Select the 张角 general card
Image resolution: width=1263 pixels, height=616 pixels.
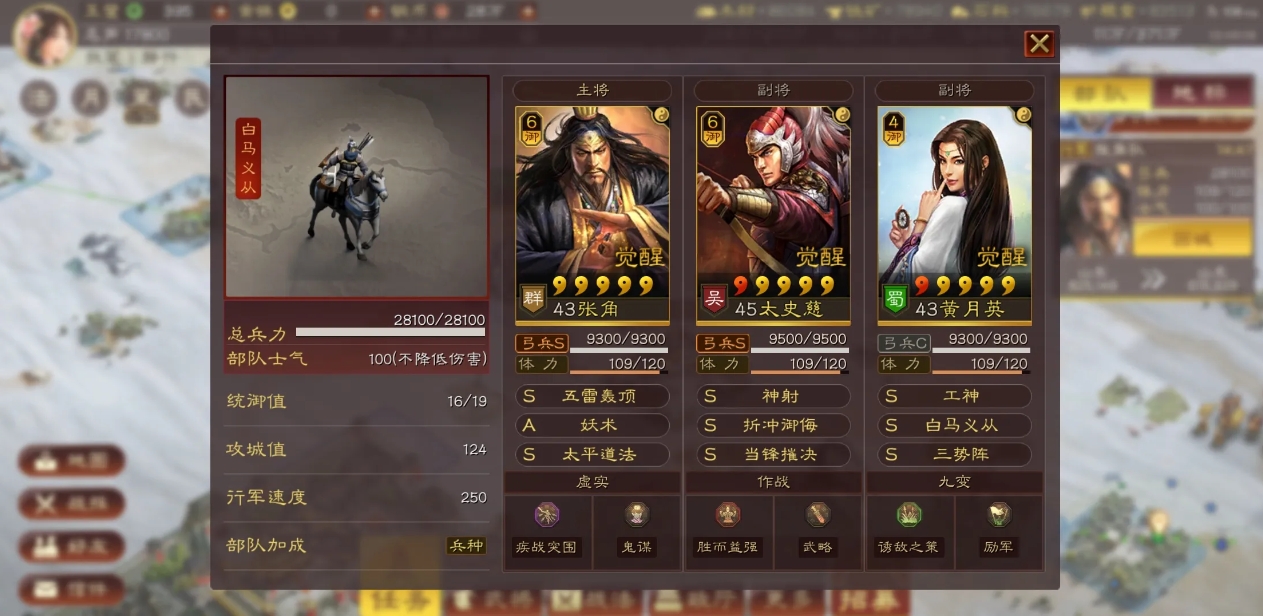(592, 210)
